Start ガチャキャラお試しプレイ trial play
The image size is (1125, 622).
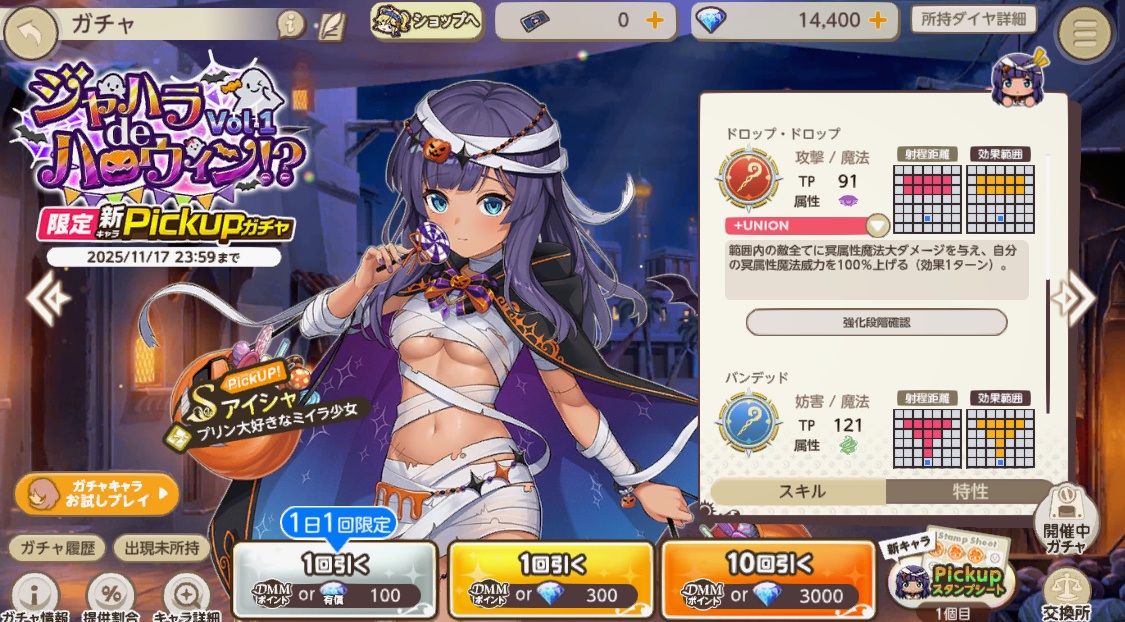pos(97,493)
